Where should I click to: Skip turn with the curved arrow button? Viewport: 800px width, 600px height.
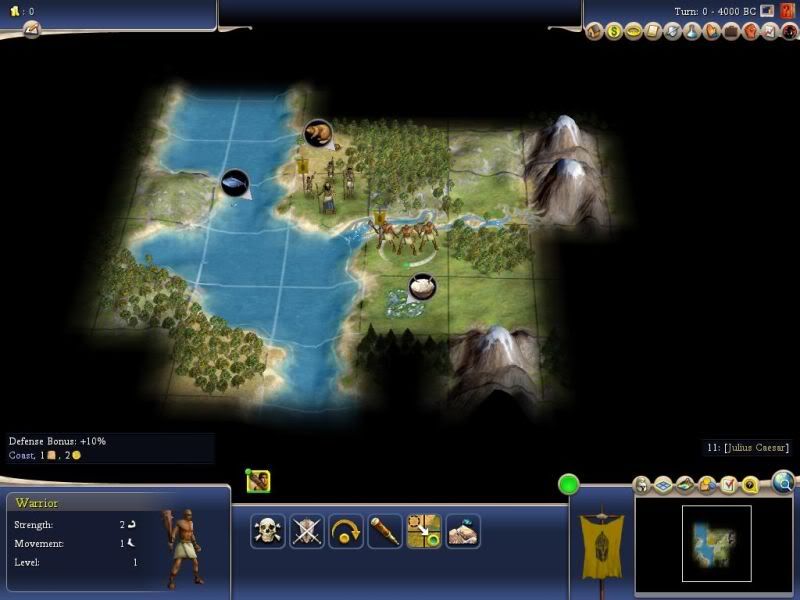pyautogui.click(x=346, y=531)
